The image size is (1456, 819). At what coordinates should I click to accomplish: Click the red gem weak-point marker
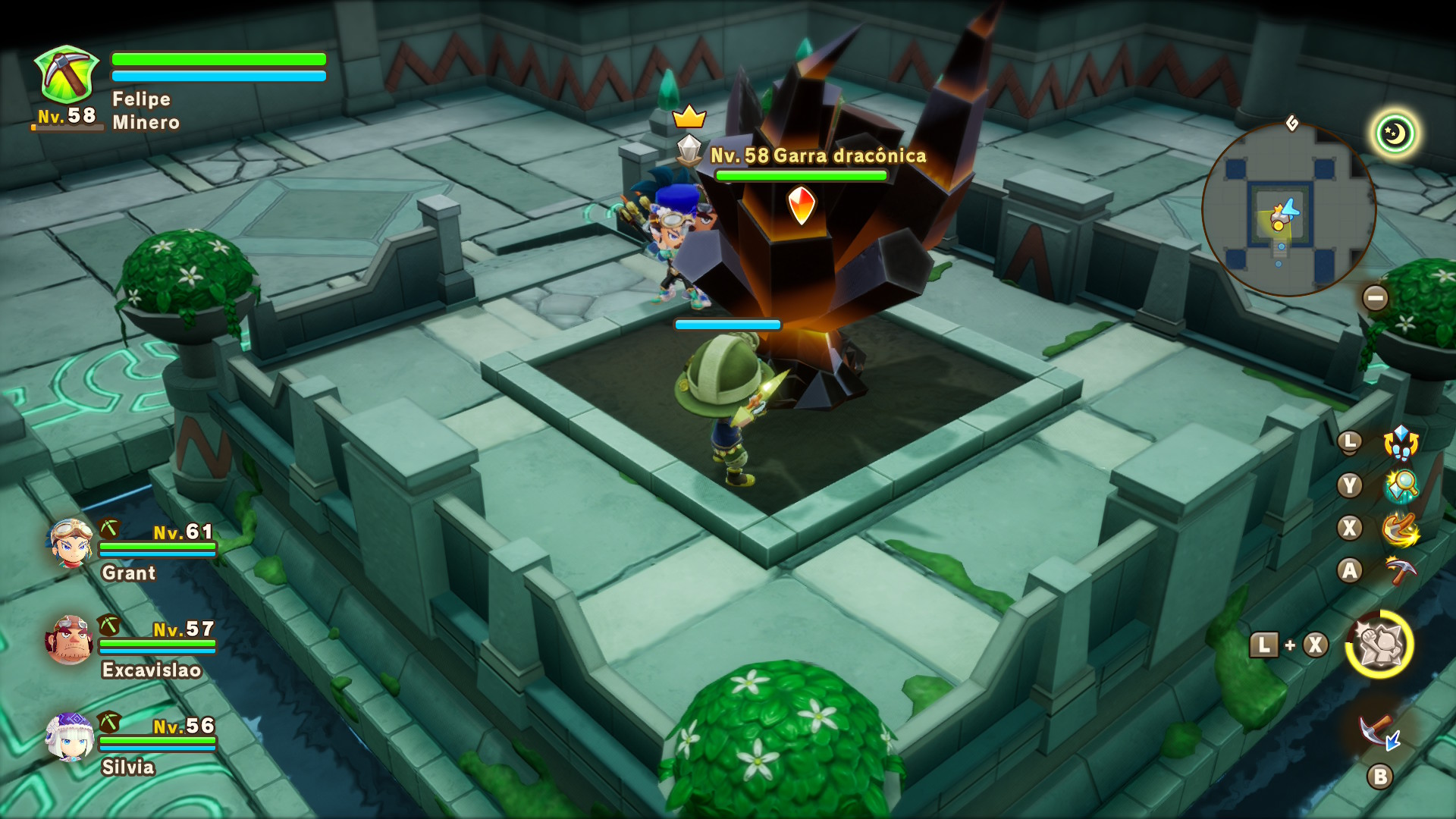click(x=801, y=205)
